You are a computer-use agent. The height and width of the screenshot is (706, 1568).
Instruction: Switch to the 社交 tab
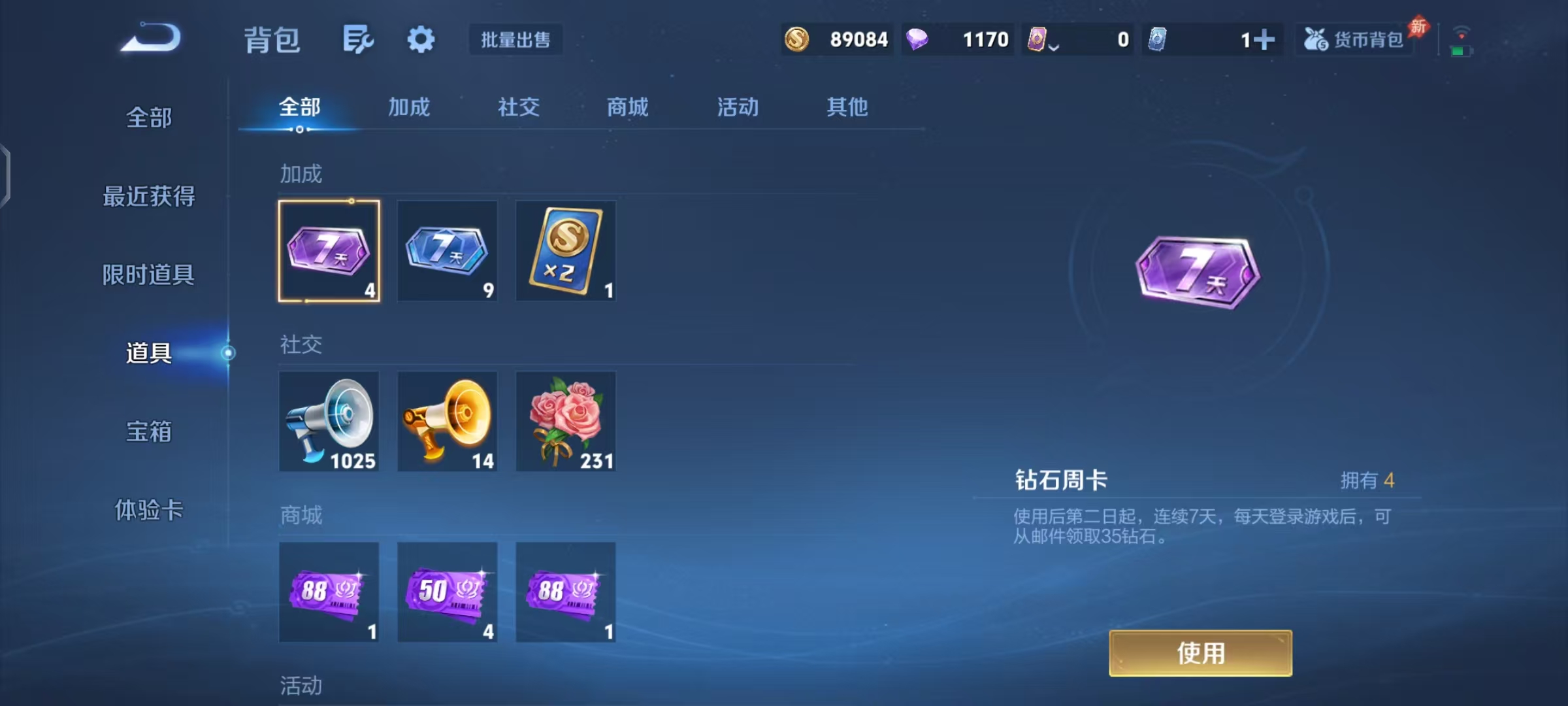518,108
